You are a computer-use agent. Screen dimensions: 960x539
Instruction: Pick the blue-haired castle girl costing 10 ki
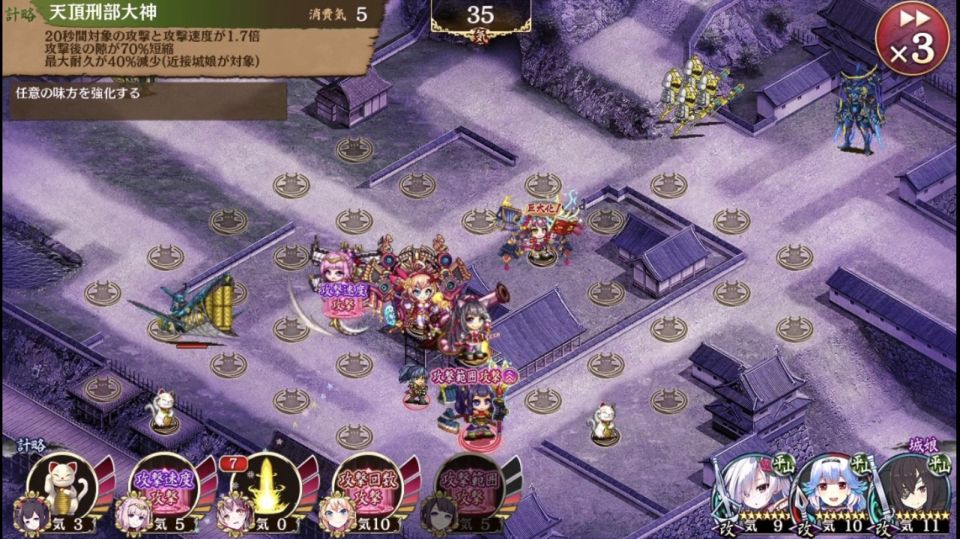click(832, 486)
